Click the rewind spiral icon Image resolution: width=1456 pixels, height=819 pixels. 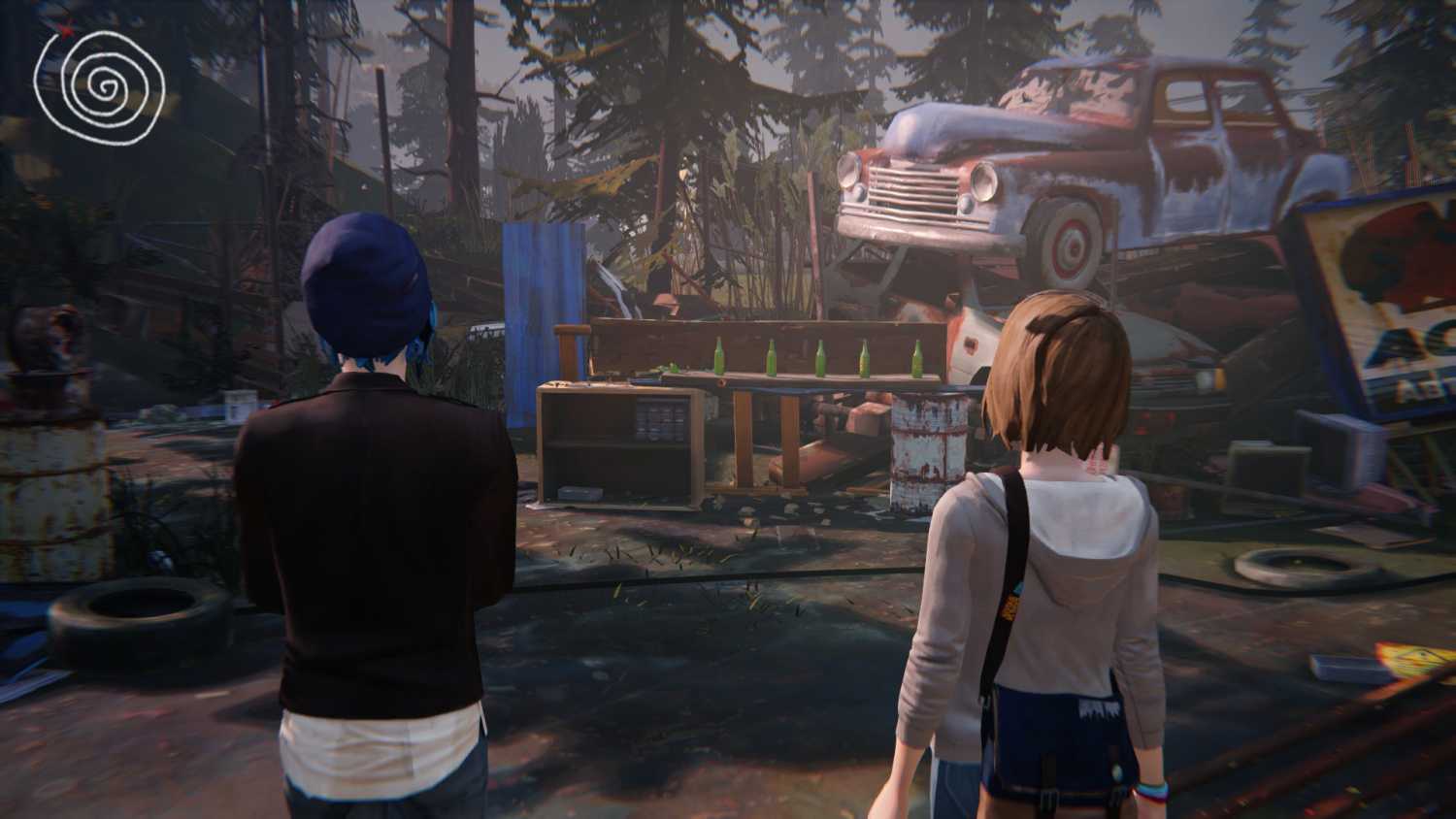(99, 85)
